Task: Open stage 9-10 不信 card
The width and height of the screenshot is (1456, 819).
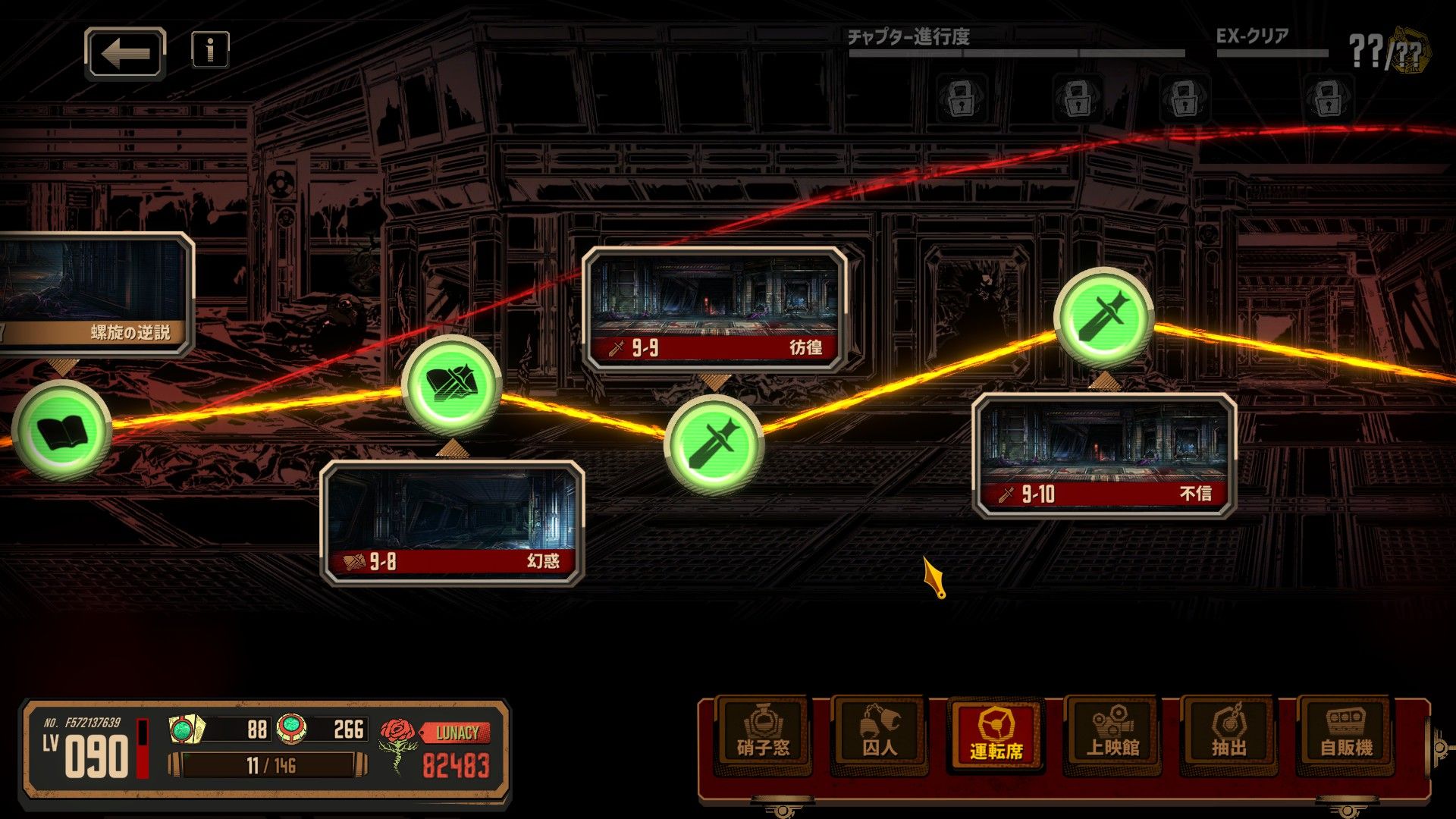Action: [x=1104, y=455]
